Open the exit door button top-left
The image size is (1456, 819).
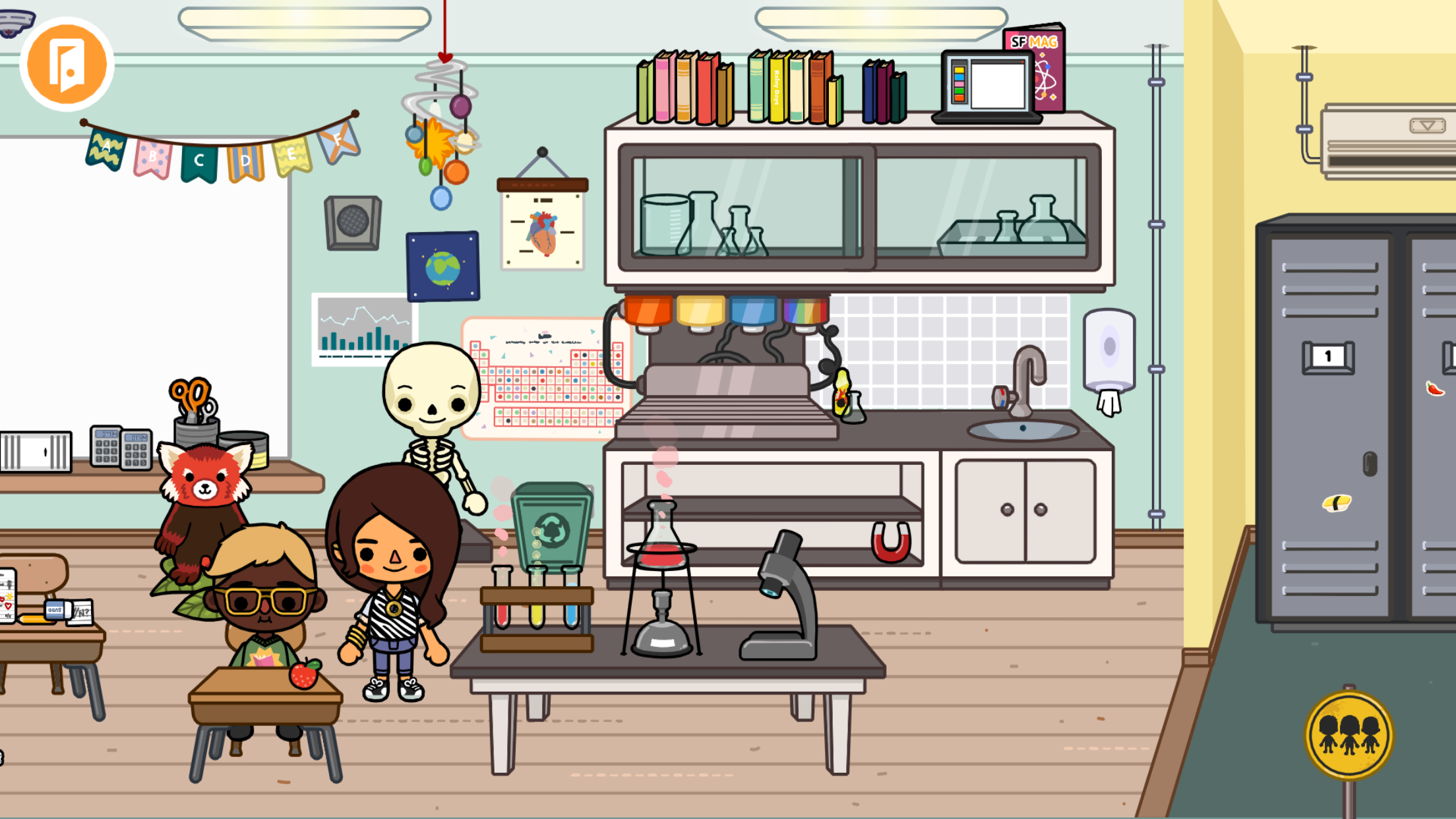click(x=66, y=63)
